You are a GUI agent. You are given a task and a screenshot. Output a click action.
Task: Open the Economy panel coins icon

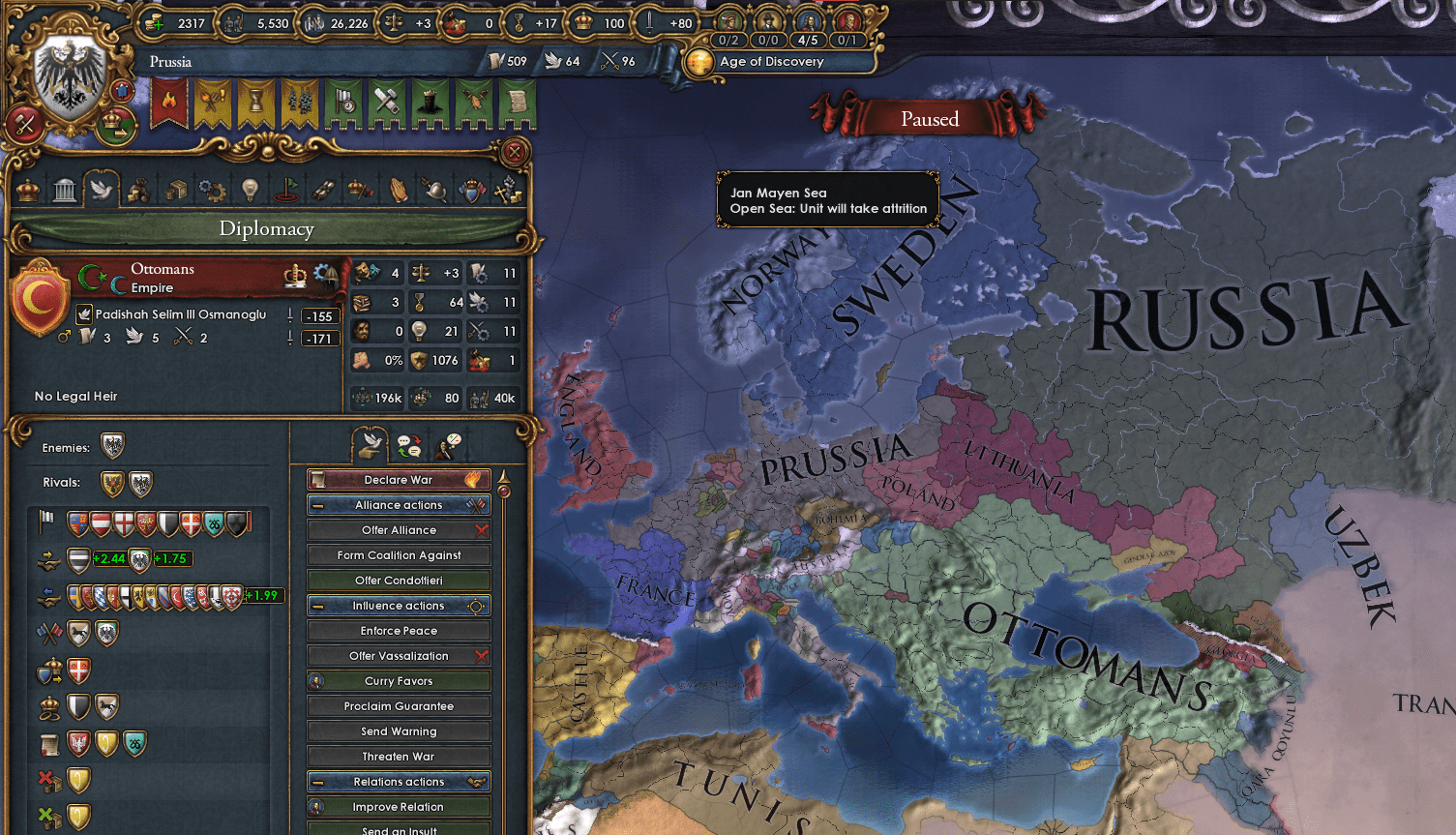click(x=138, y=190)
